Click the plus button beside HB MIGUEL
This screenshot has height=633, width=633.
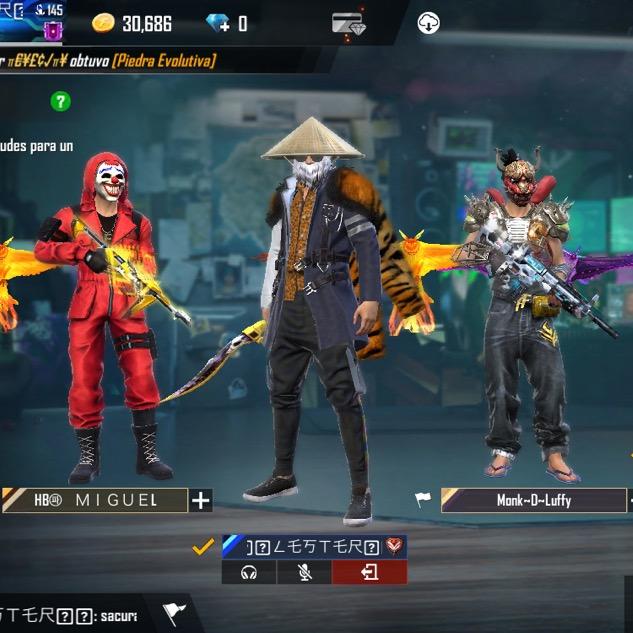pos(201,500)
